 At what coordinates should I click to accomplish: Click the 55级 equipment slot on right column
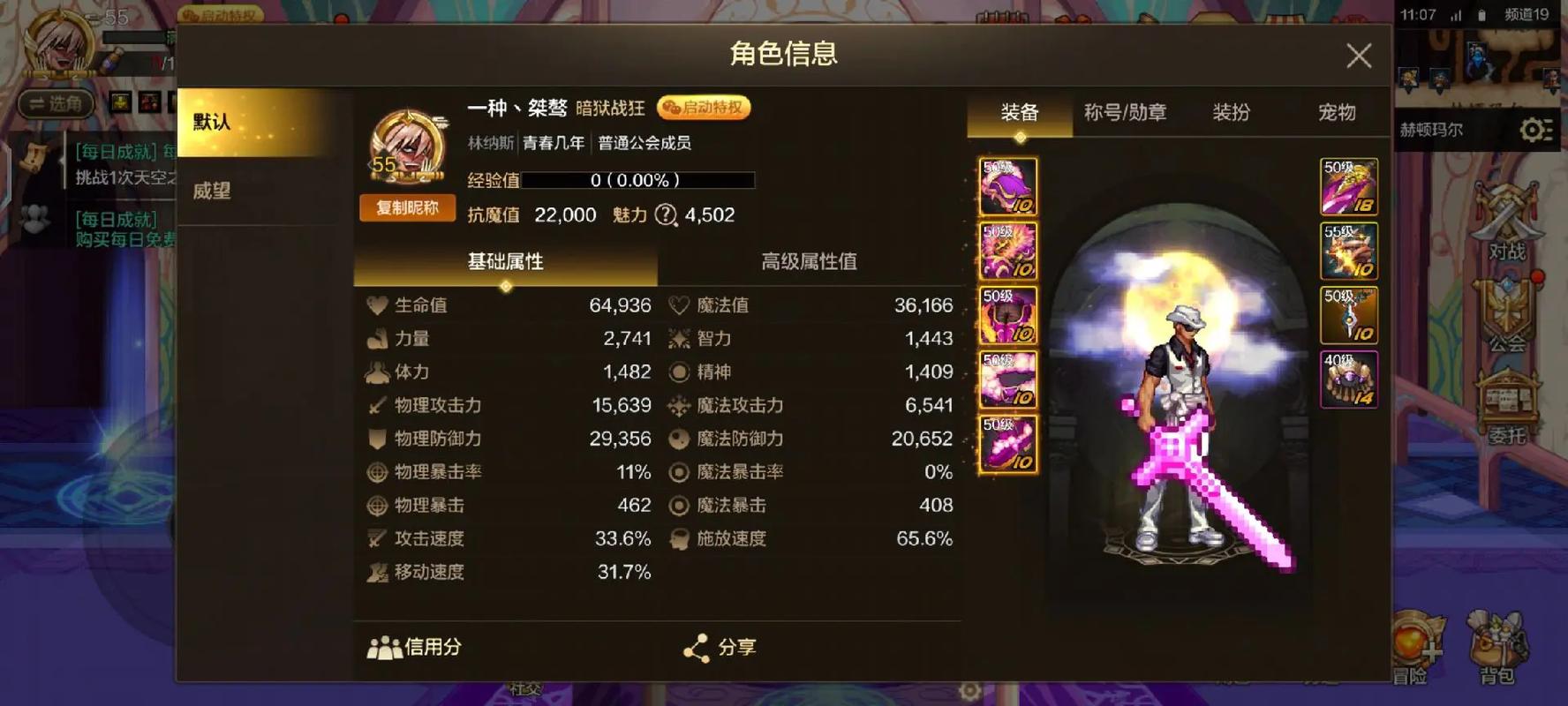pos(1349,252)
